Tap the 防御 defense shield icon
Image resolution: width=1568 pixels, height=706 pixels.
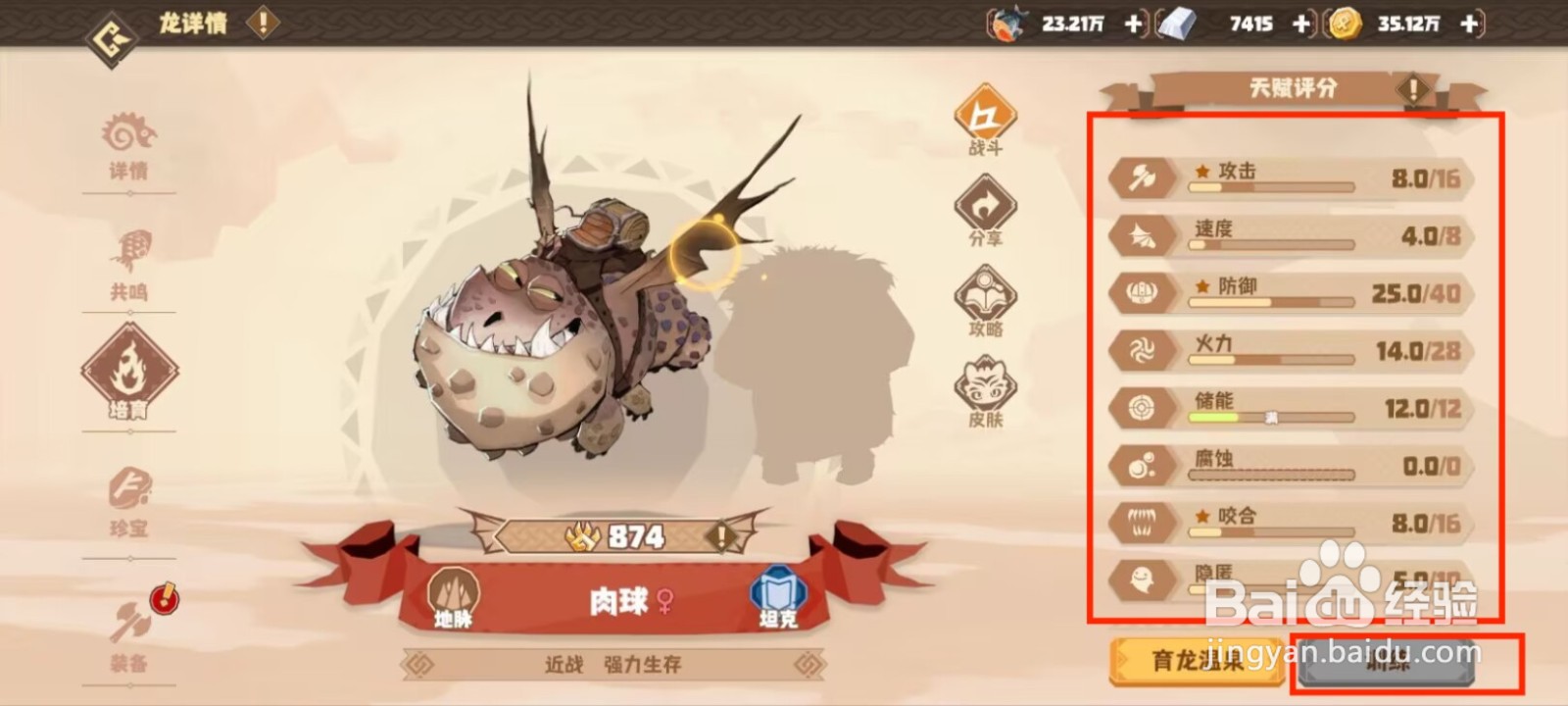[x=1140, y=292]
